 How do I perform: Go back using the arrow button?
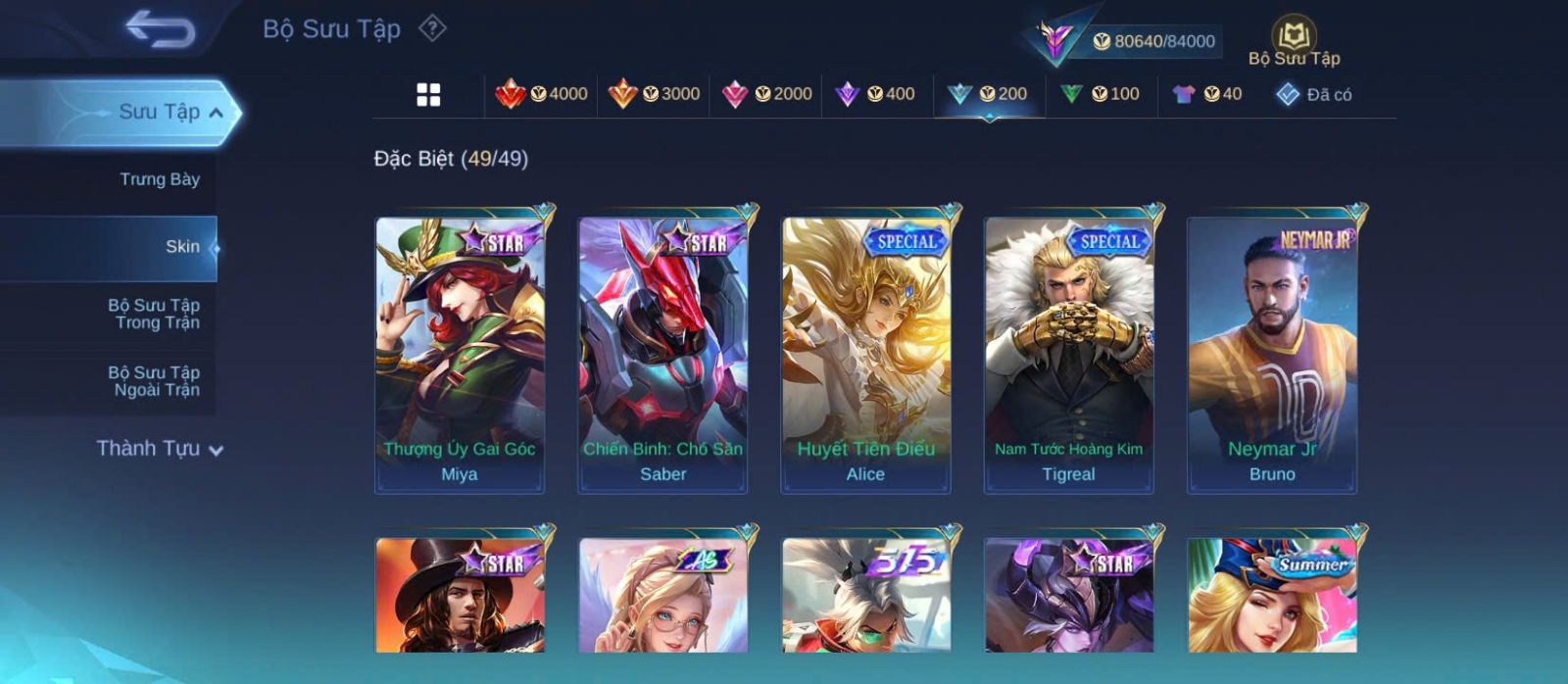pyautogui.click(x=160, y=29)
